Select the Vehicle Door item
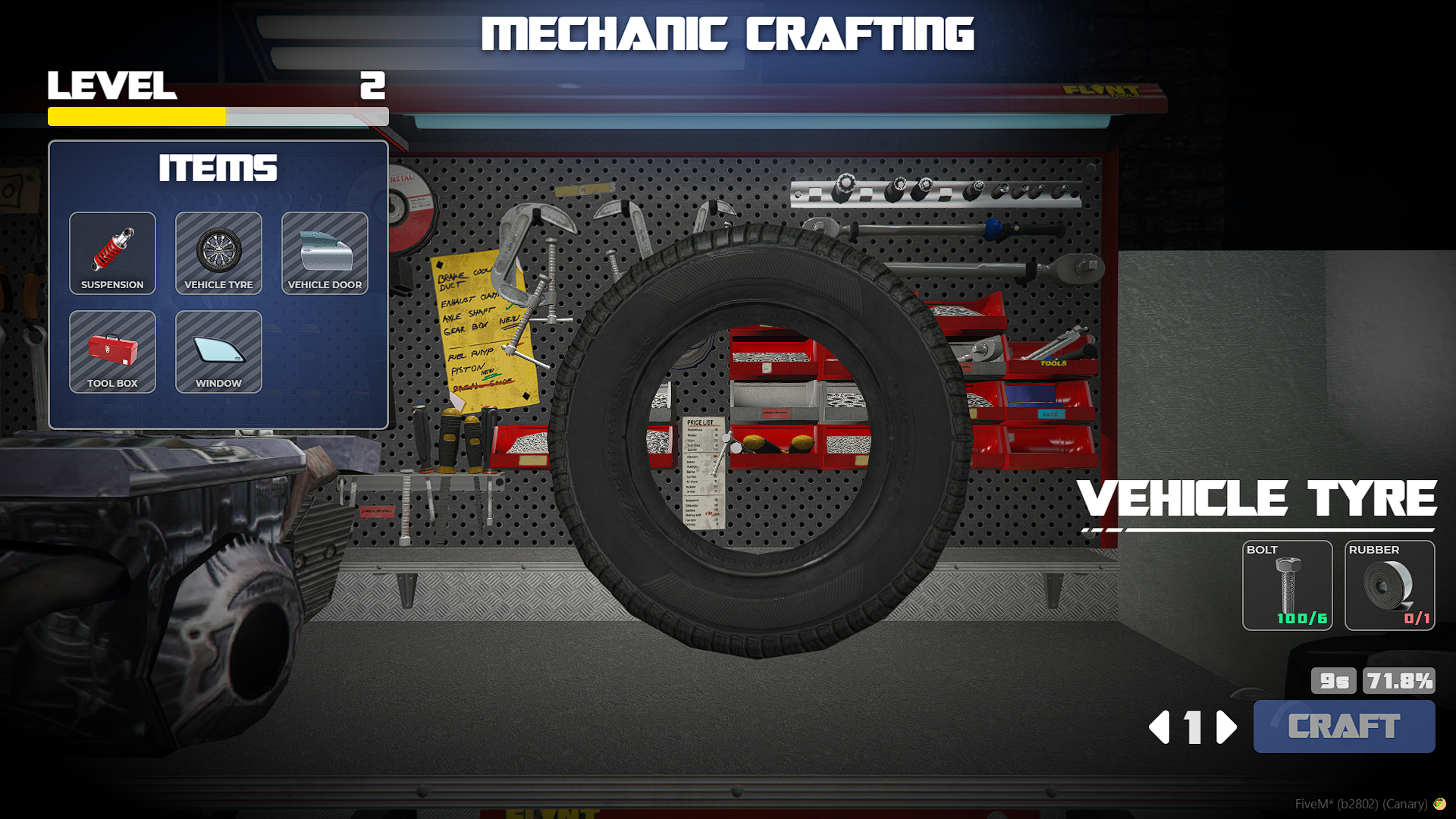 coord(325,253)
